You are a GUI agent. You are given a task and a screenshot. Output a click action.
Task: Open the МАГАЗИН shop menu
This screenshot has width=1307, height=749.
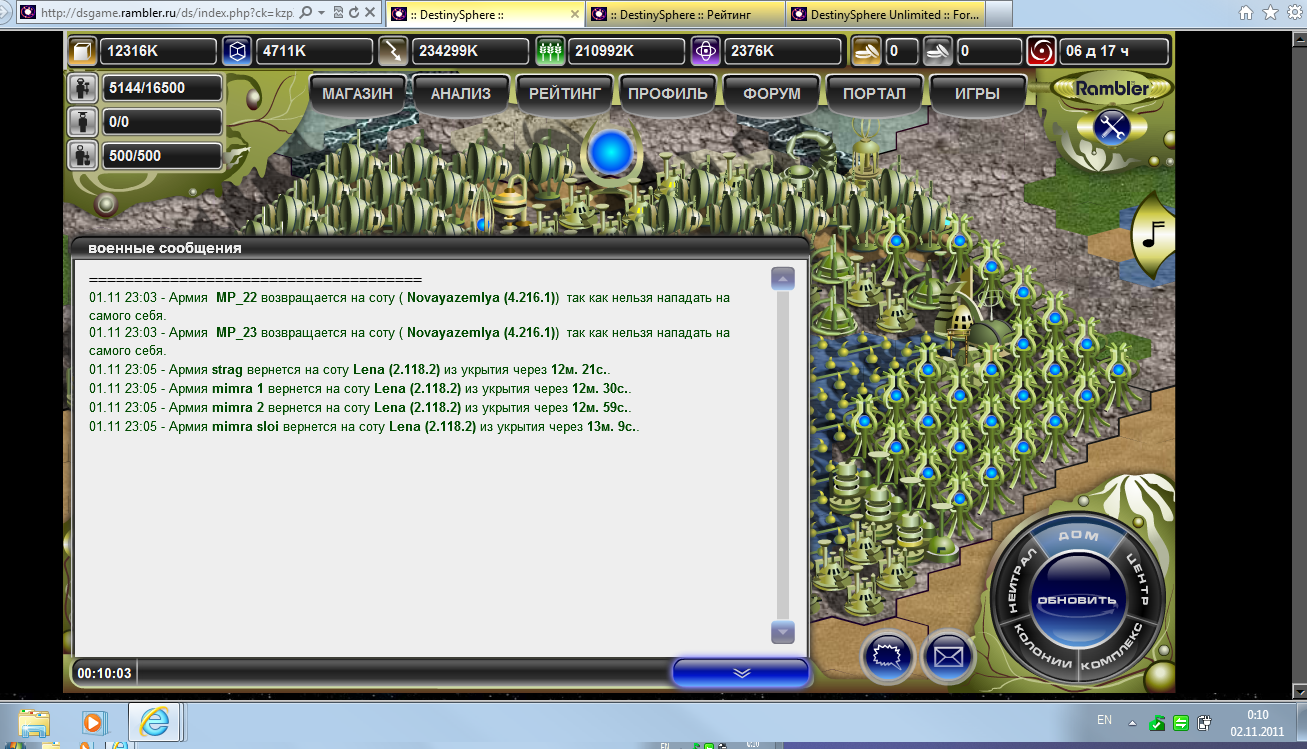(356, 94)
